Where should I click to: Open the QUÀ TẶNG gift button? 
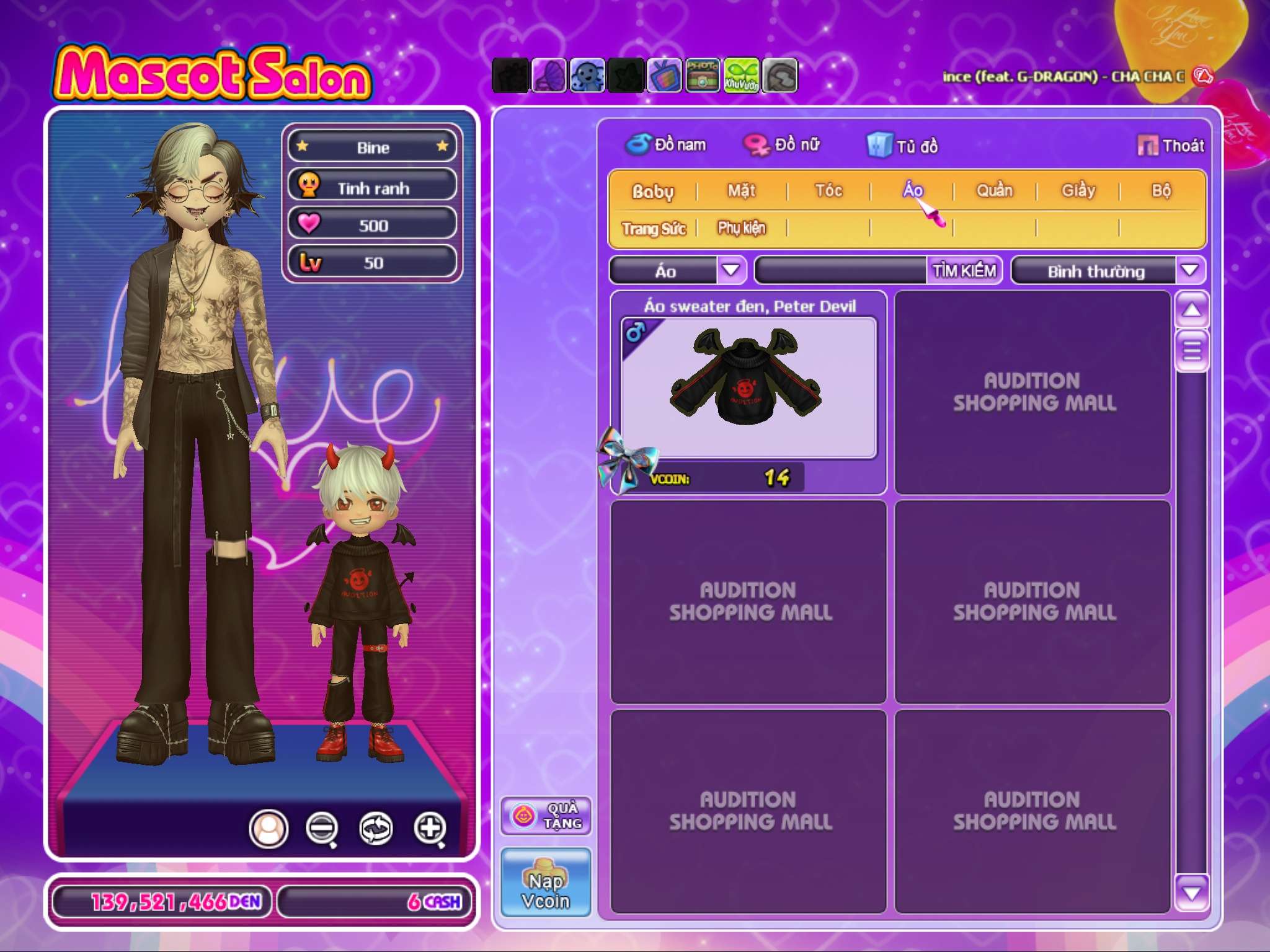point(546,816)
